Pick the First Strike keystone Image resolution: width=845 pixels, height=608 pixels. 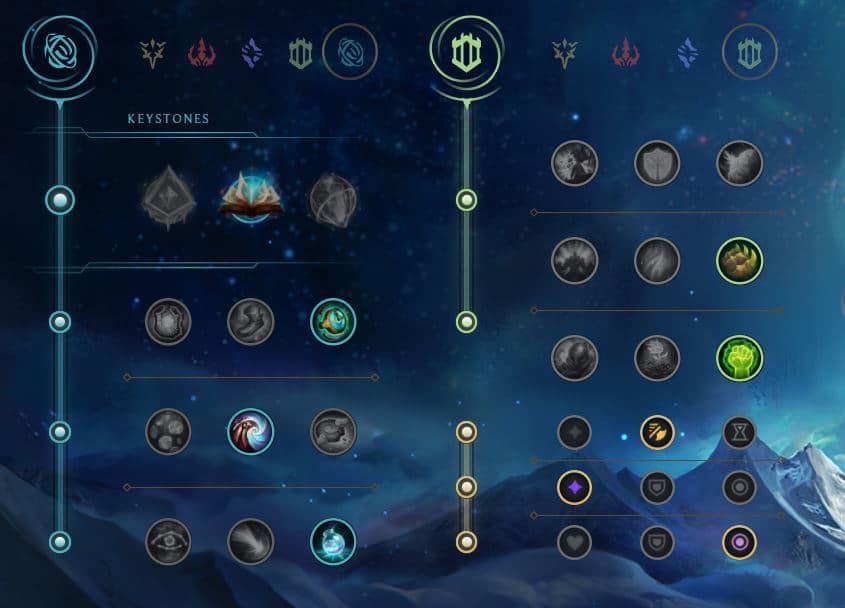pyautogui.click(x=333, y=200)
